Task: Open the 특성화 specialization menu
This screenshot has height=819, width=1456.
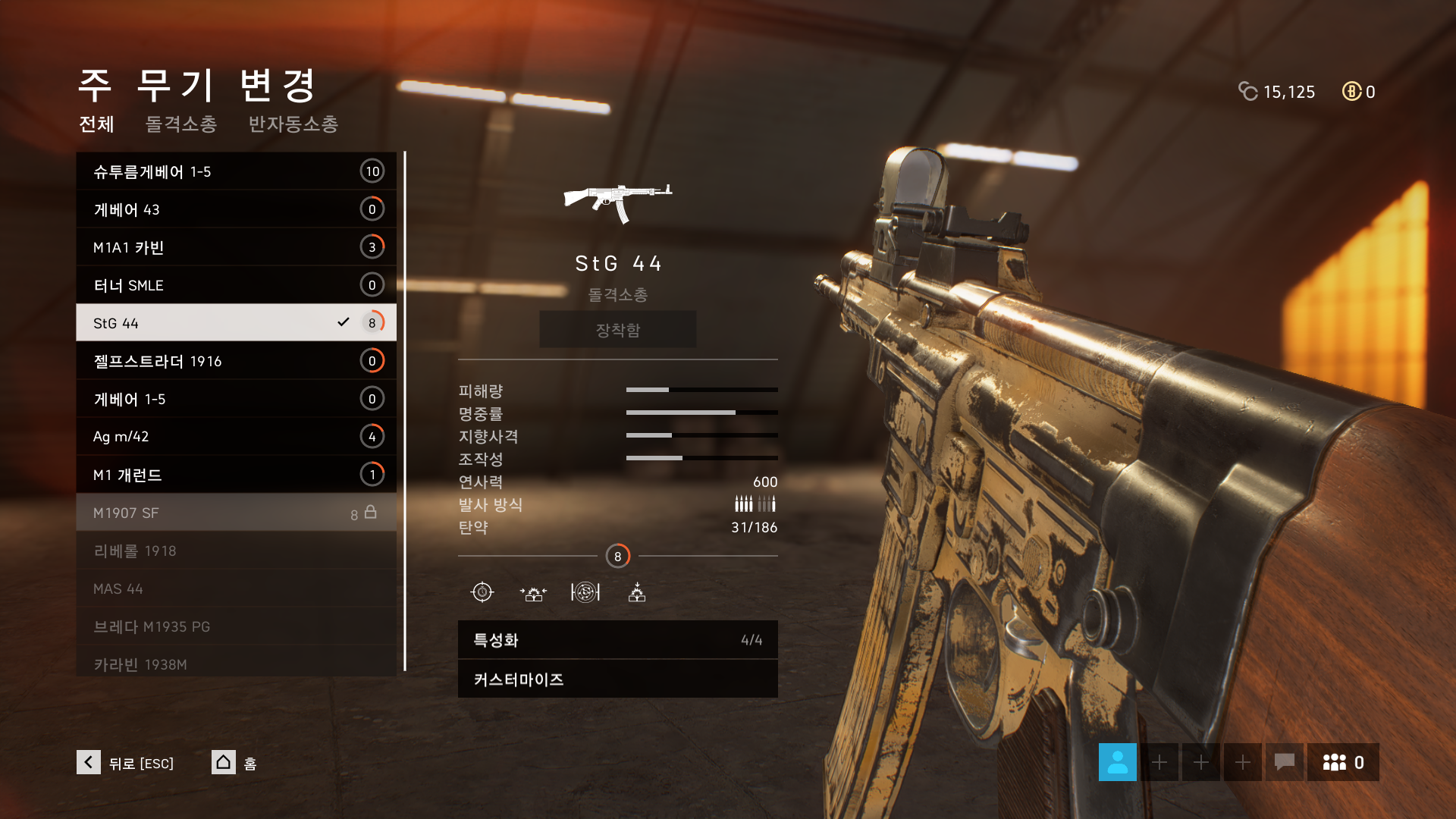Action: pyautogui.click(x=617, y=640)
